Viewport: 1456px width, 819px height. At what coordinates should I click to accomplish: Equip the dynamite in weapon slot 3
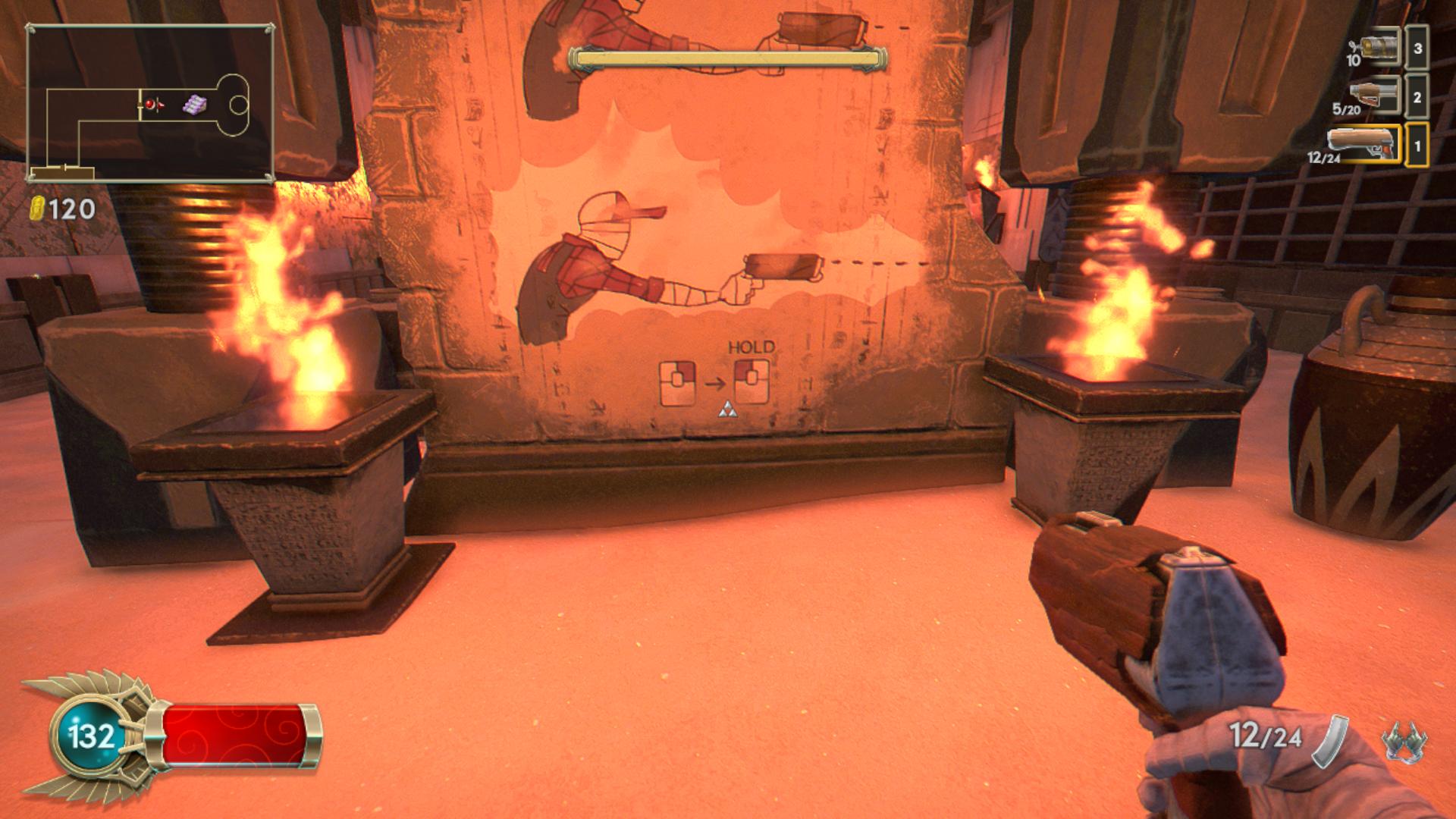click(x=1379, y=49)
